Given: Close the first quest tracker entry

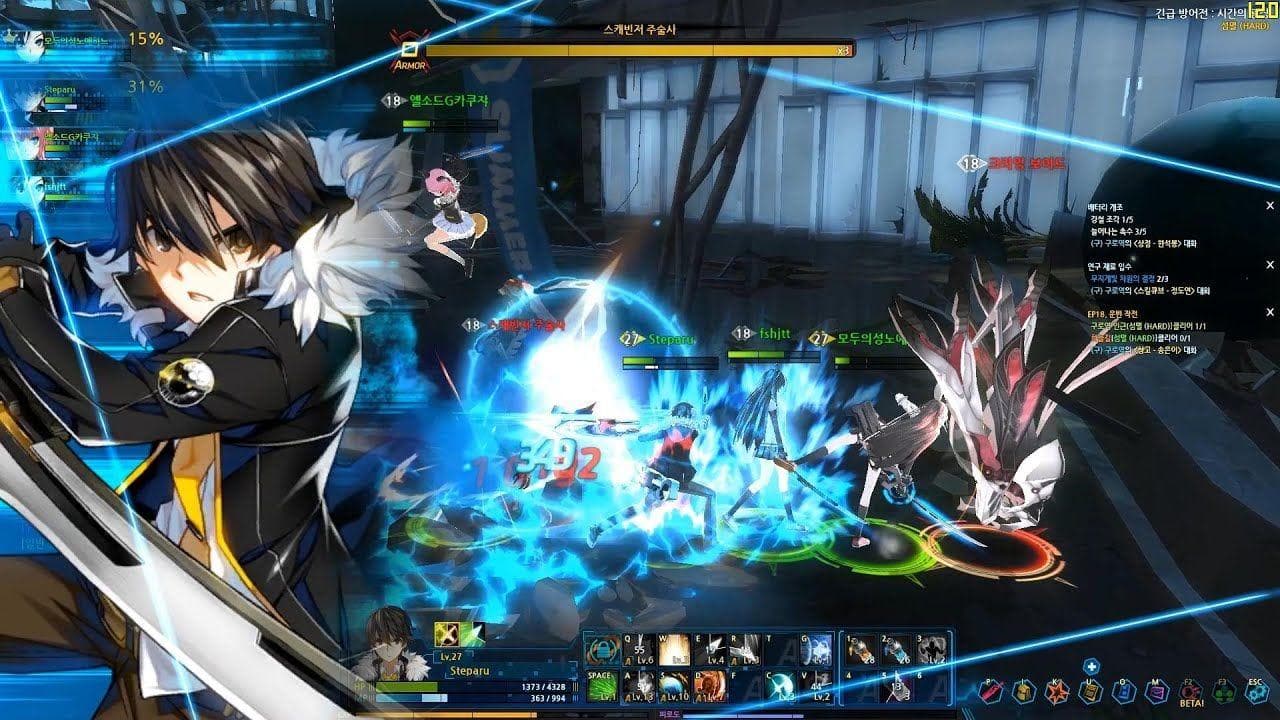Looking at the screenshot, I should (x=1270, y=206).
